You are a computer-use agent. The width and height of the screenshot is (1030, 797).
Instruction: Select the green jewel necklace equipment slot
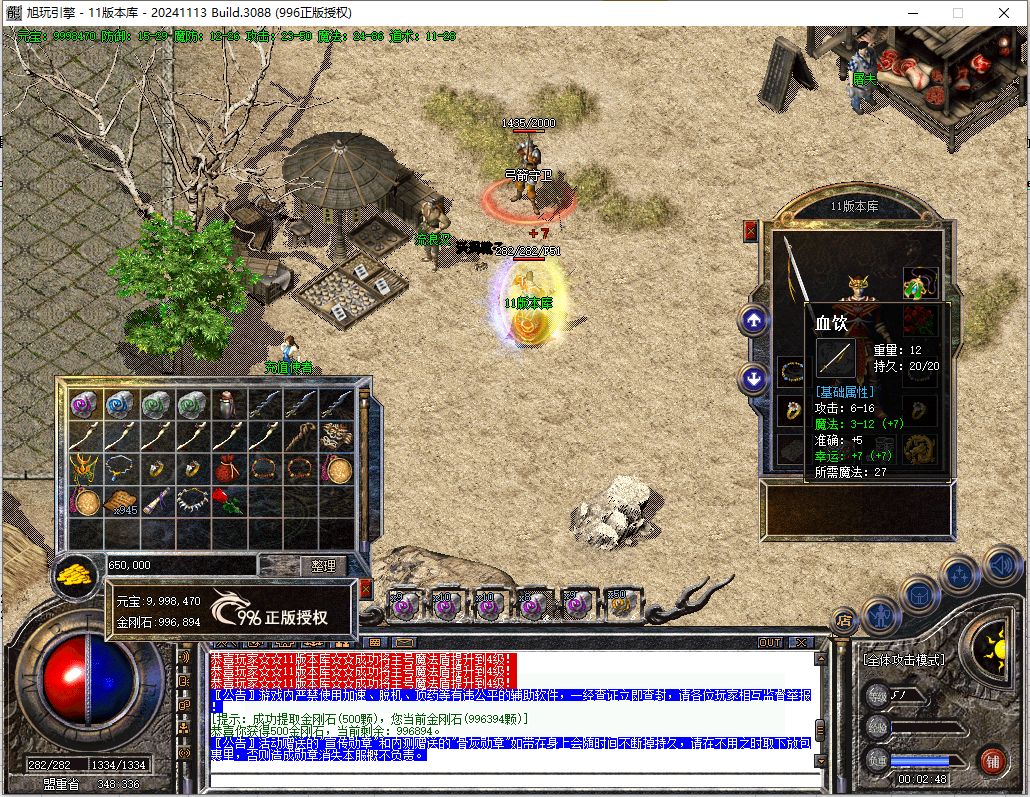point(919,286)
